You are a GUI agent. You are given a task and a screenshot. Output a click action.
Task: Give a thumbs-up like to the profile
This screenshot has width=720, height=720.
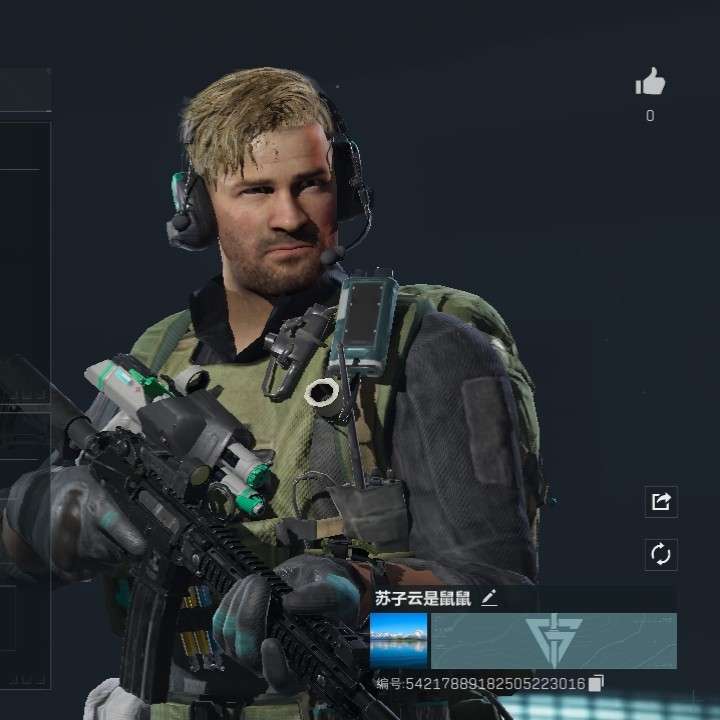650,83
